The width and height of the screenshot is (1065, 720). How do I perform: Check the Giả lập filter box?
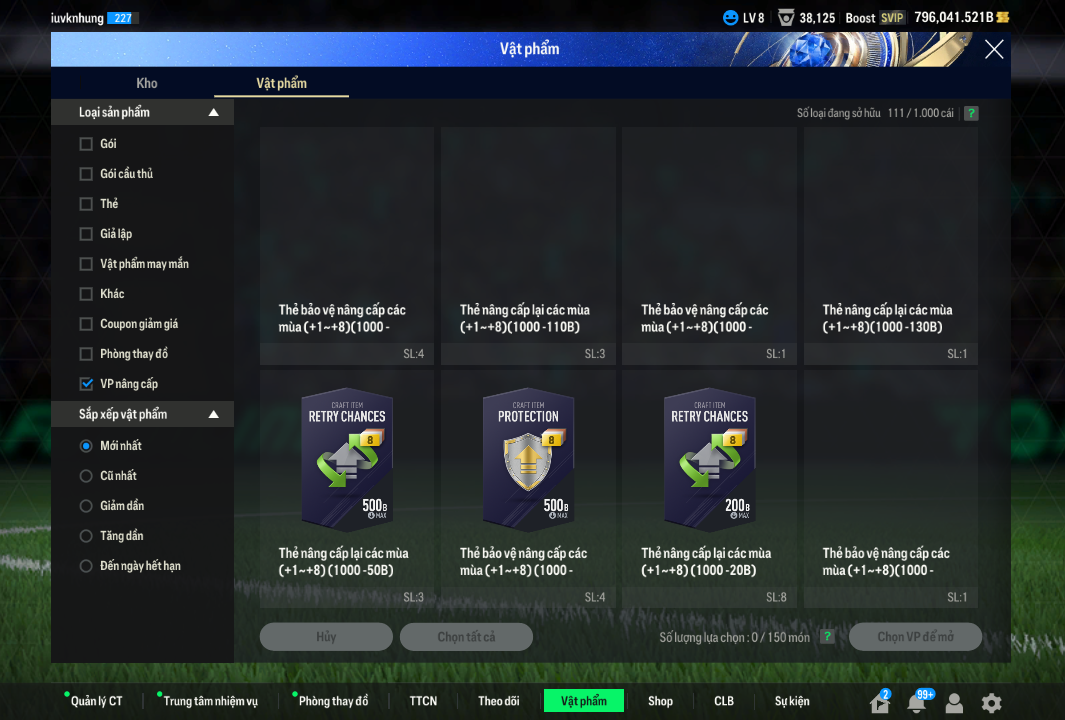tap(86, 234)
